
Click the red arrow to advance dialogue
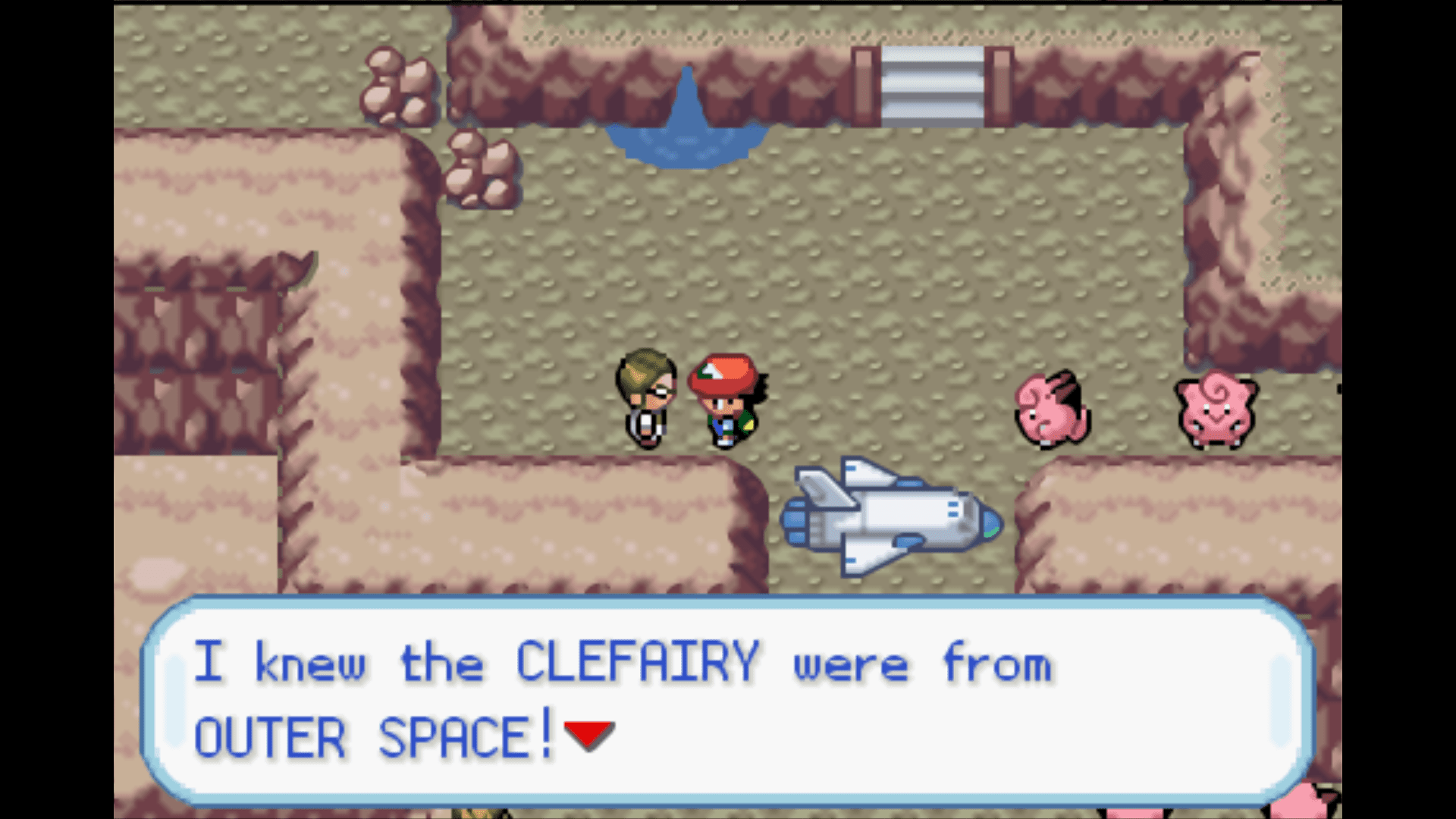(x=588, y=732)
